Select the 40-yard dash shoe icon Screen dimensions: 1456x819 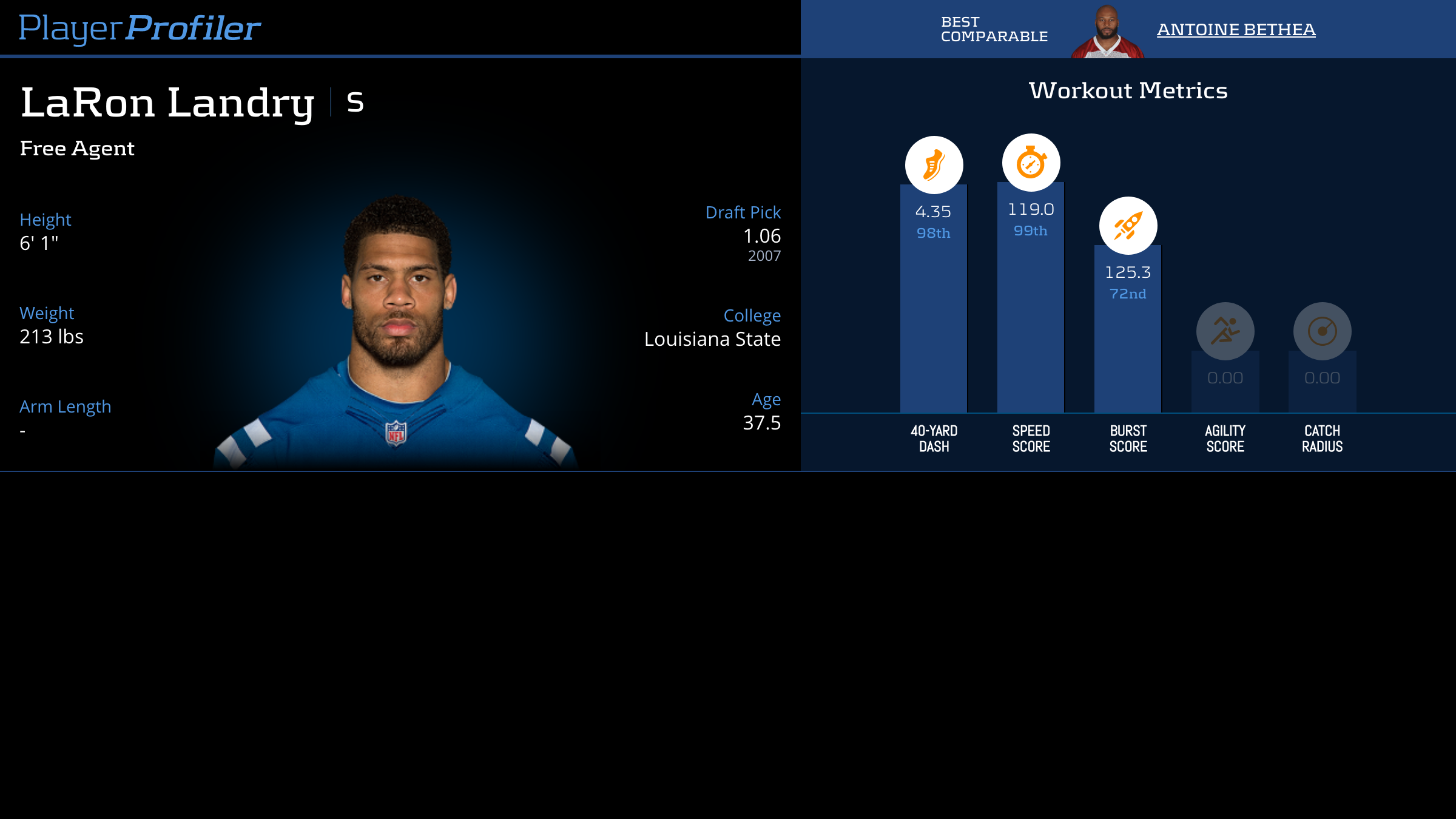coord(934,165)
